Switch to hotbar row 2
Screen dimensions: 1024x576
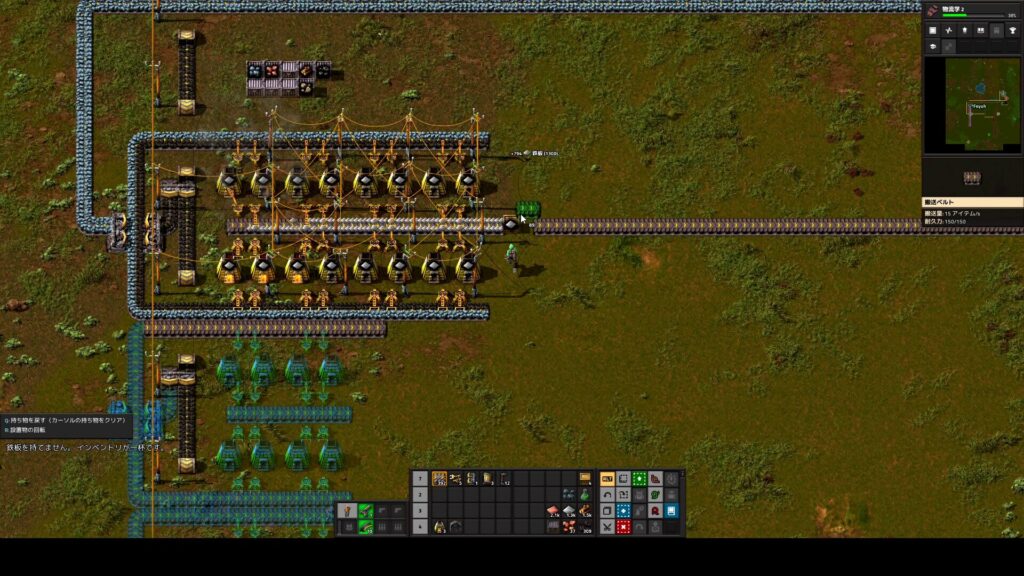tap(420, 495)
